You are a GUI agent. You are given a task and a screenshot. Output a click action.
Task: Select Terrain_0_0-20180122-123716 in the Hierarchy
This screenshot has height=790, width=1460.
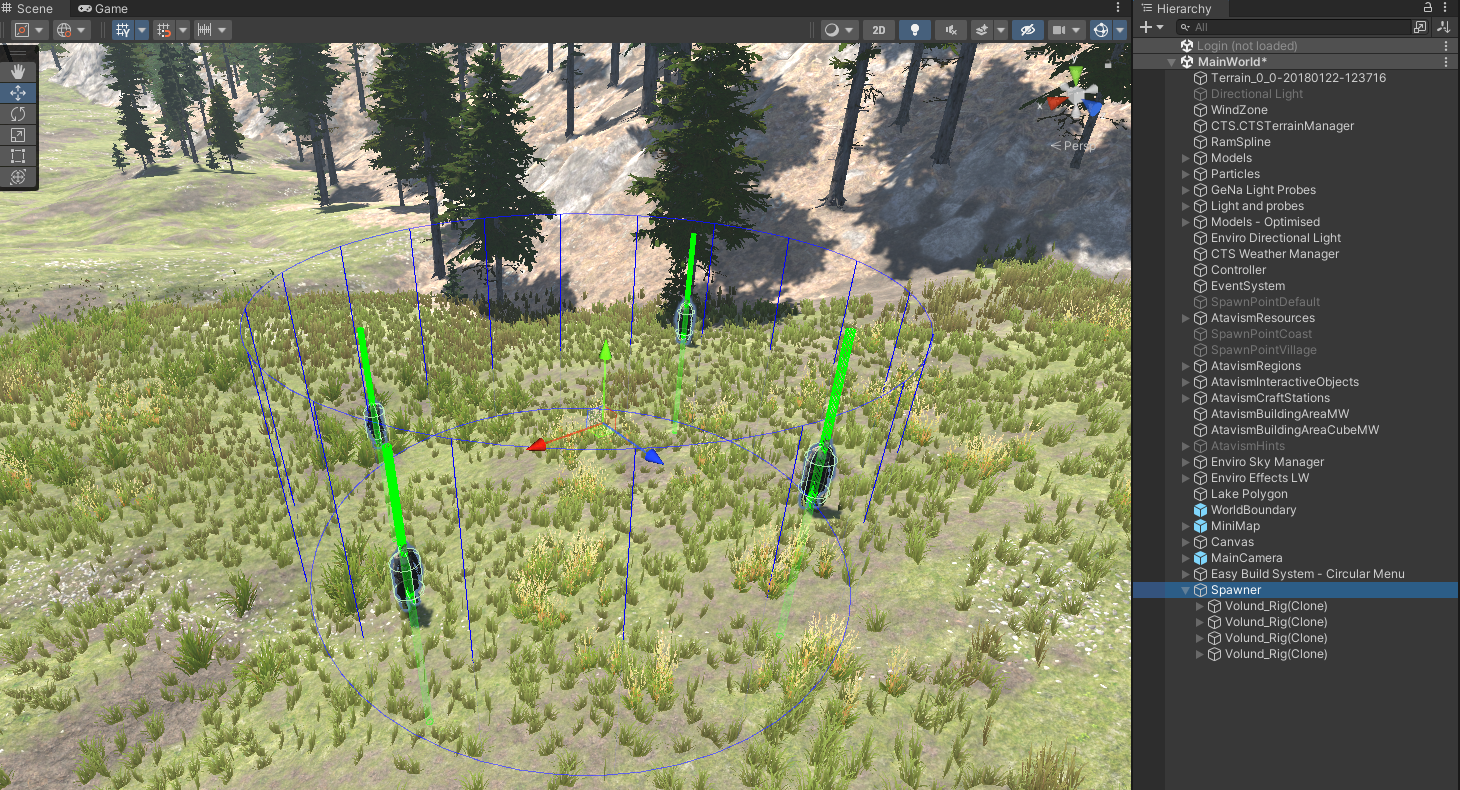point(1298,78)
